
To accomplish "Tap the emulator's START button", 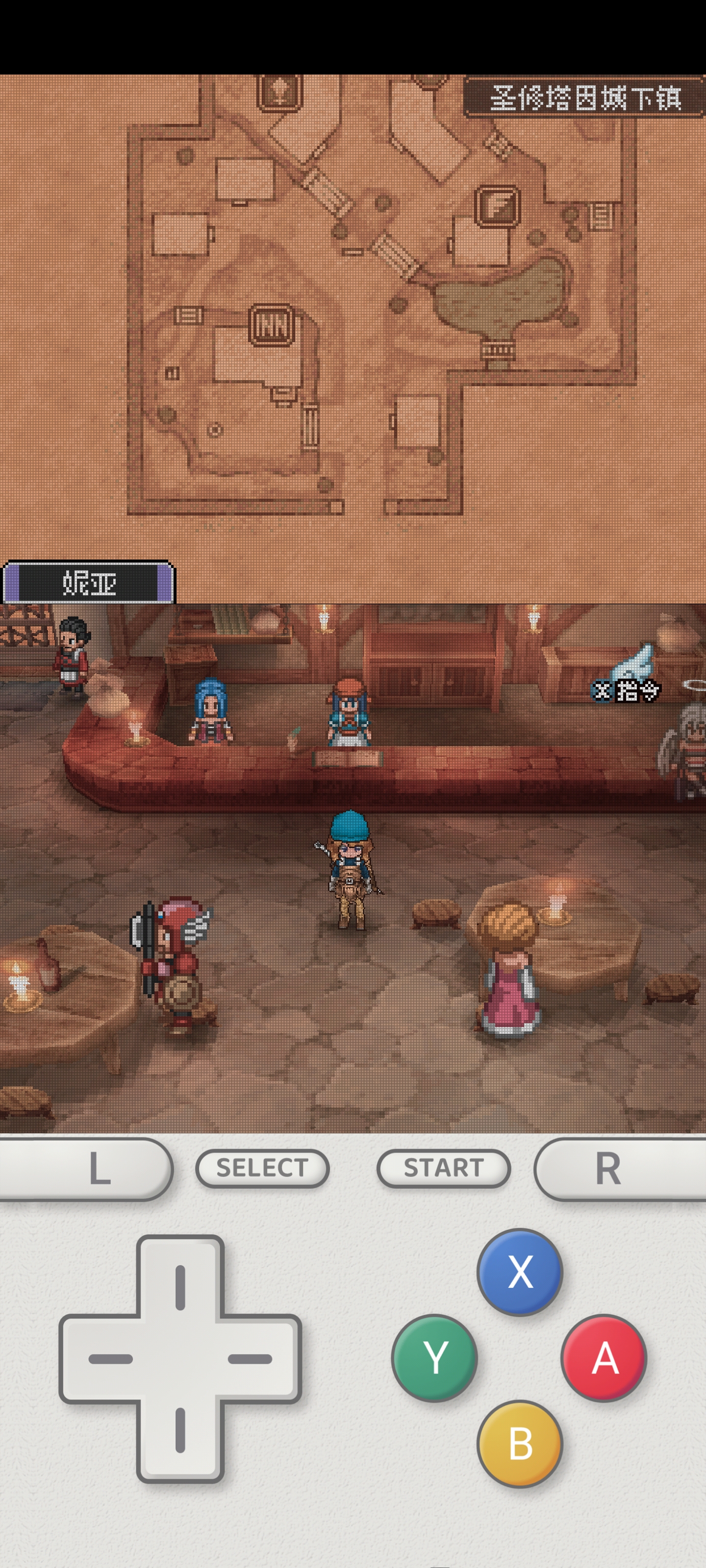I will (x=443, y=1168).
